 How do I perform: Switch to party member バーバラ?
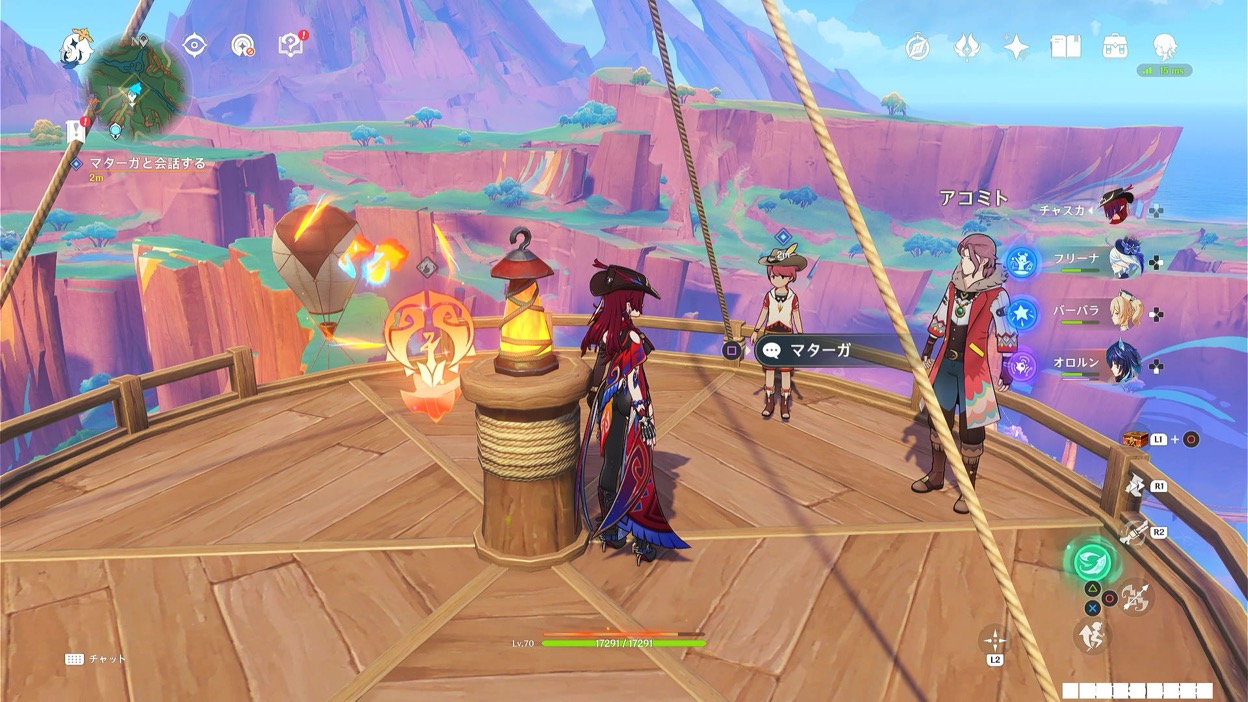point(1125,313)
